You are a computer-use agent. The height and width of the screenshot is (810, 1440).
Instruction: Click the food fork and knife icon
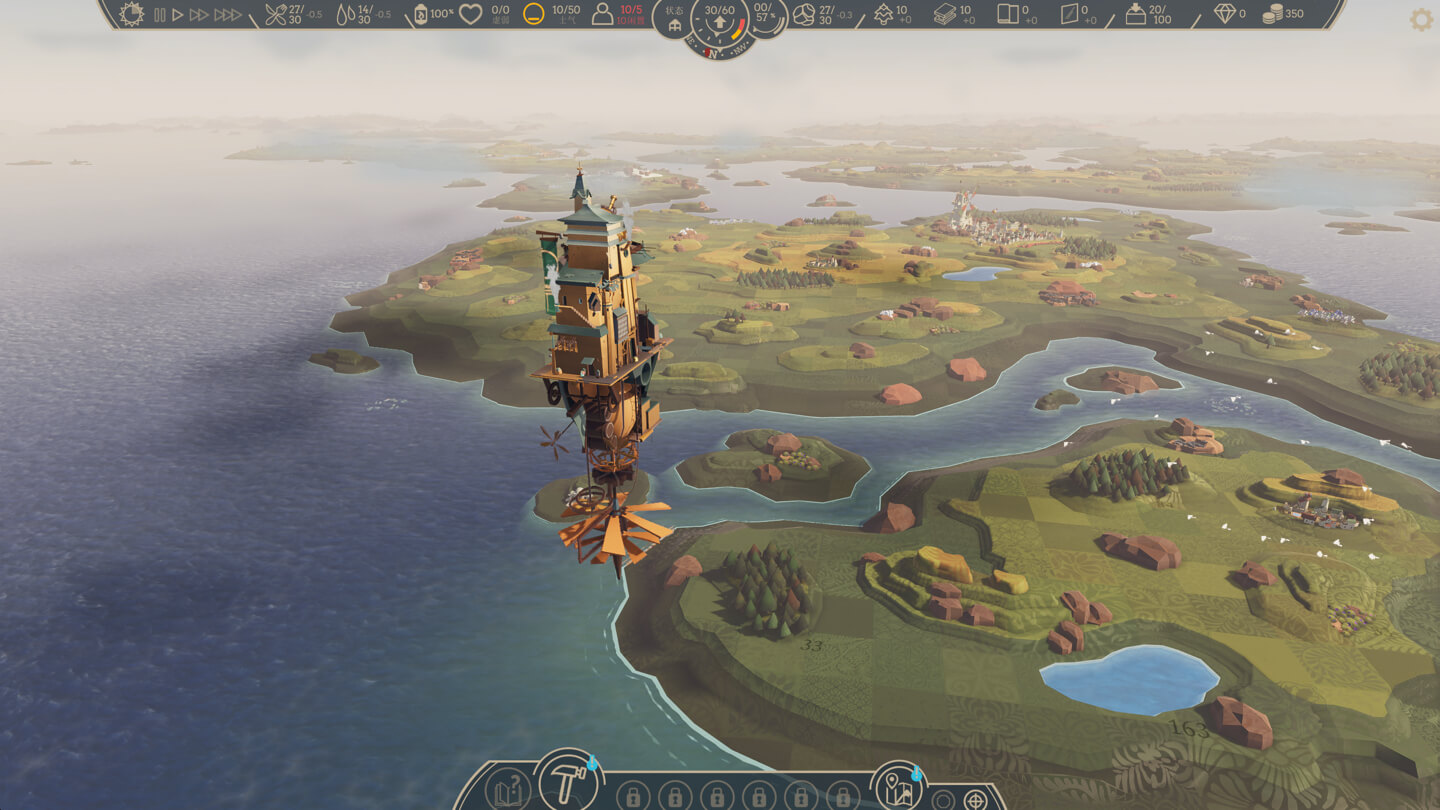click(275, 14)
